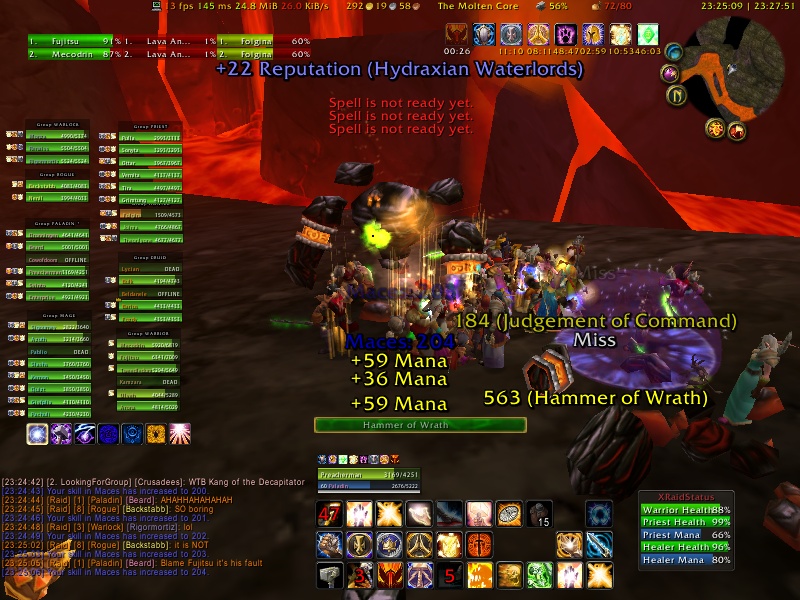The width and height of the screenshot is (800, 600).
Task: Click the purple paw print buff icon
Action: [x=566, y=36]
